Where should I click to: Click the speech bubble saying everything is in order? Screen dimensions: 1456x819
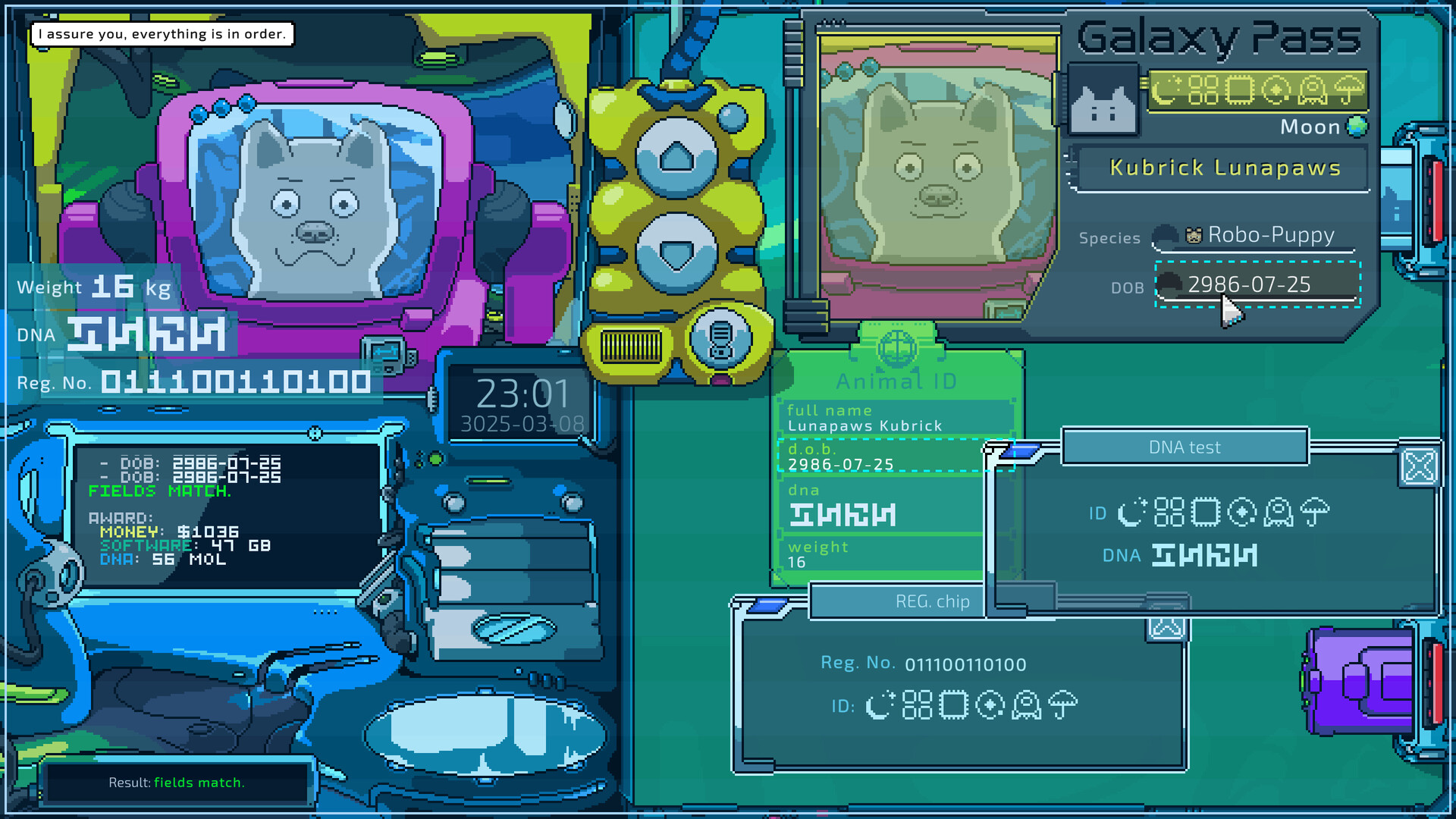162,33
